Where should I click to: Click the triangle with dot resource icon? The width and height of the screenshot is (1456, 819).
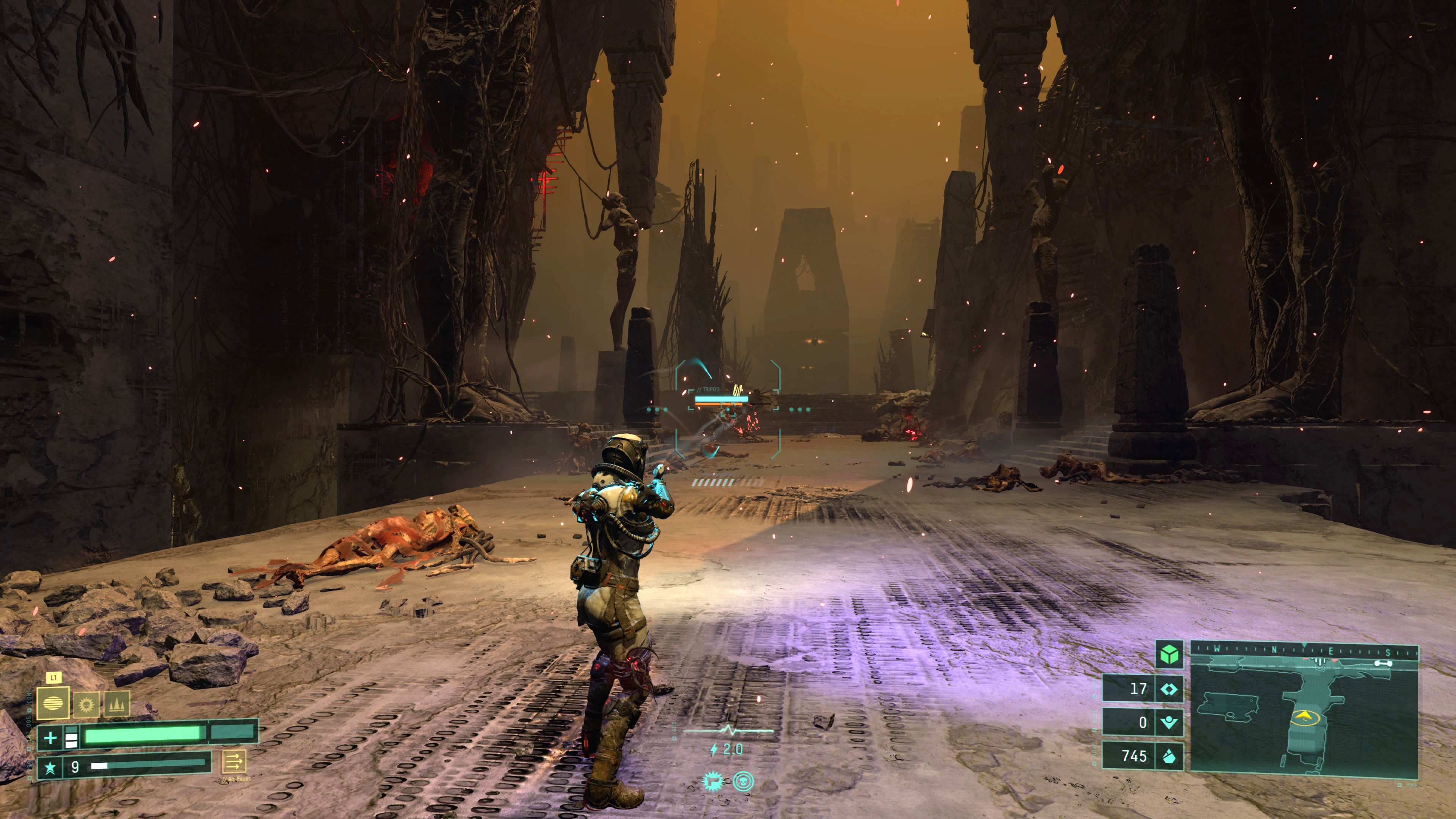pyautogui.click(x=1169, y=722)
